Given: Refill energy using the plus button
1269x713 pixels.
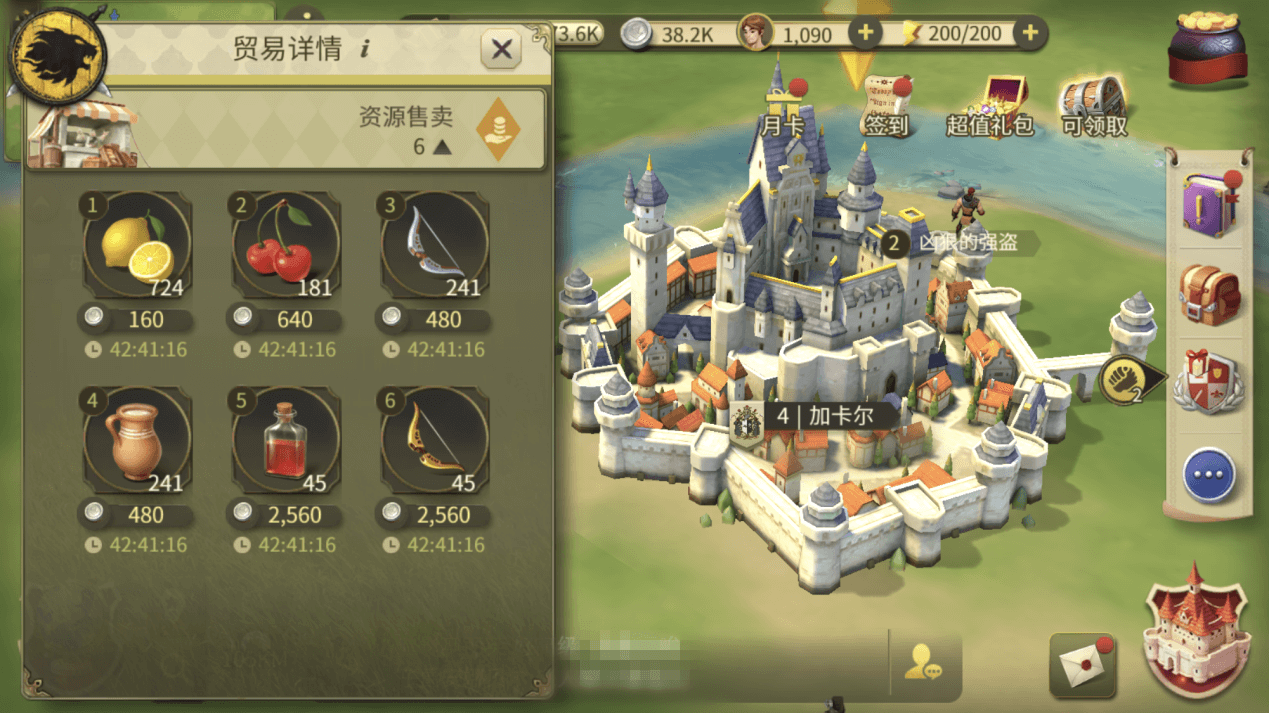Looking at the screenshot, I should (x=1028, y=33).
